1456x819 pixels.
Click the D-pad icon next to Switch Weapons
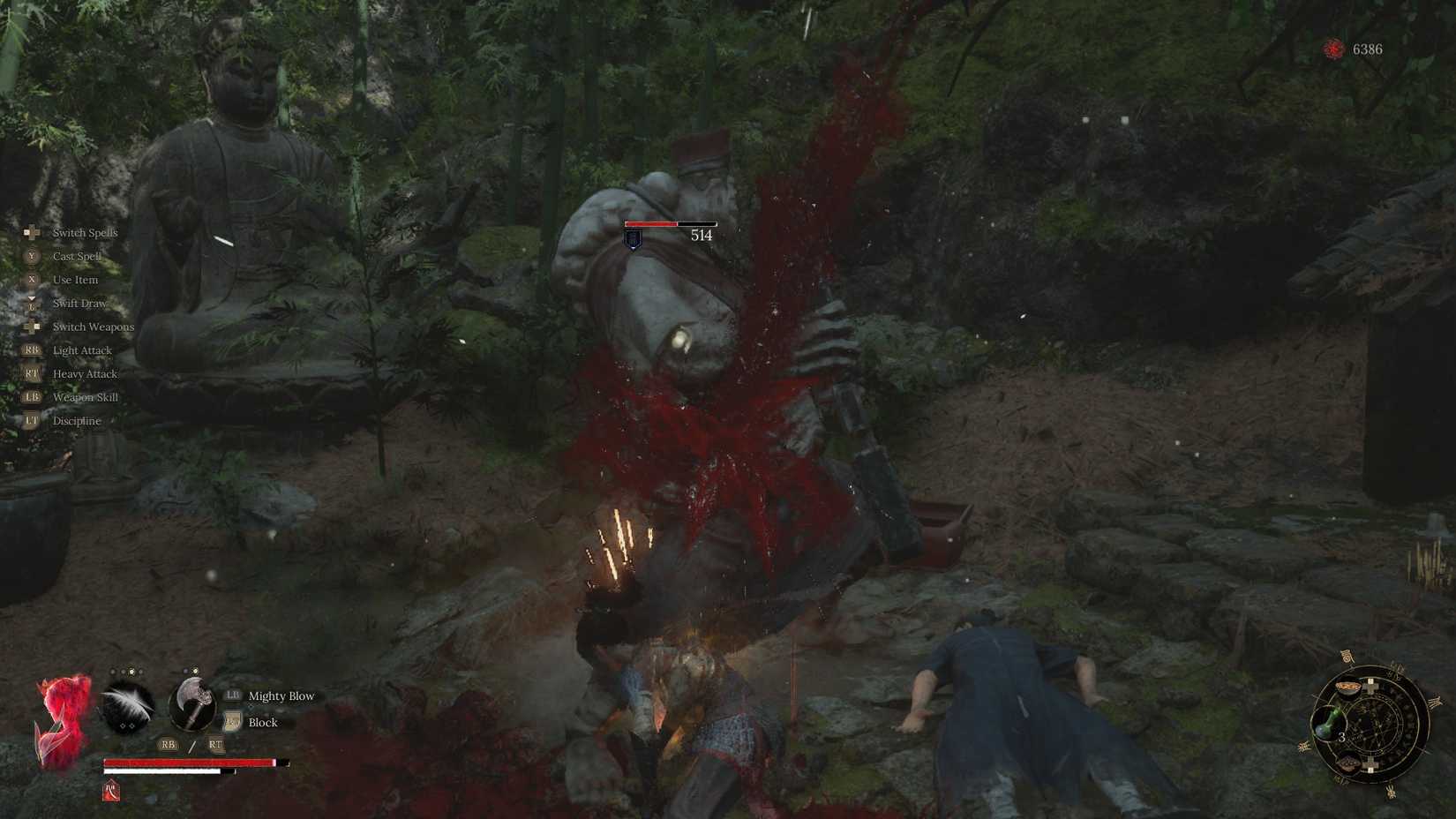point(34,327)
